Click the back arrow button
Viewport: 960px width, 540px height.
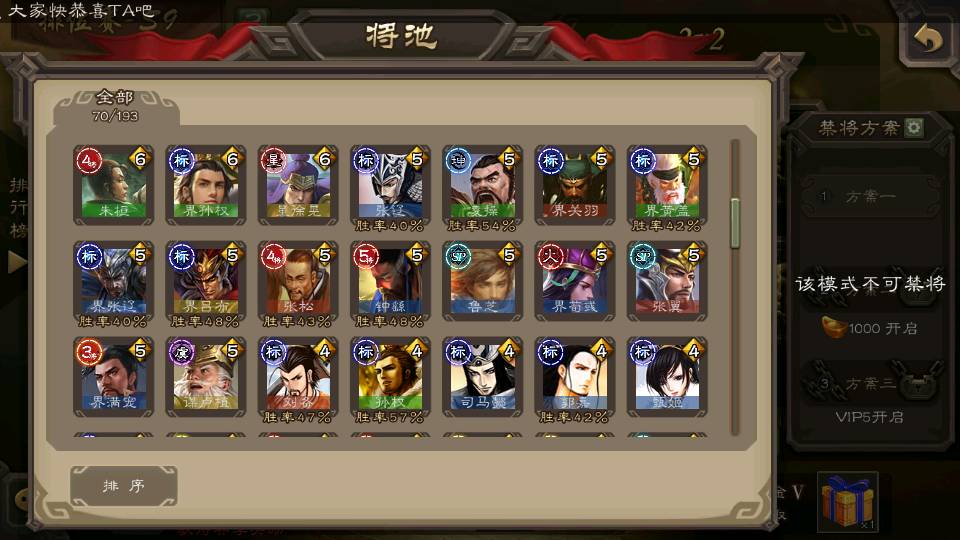click(928, 41)
